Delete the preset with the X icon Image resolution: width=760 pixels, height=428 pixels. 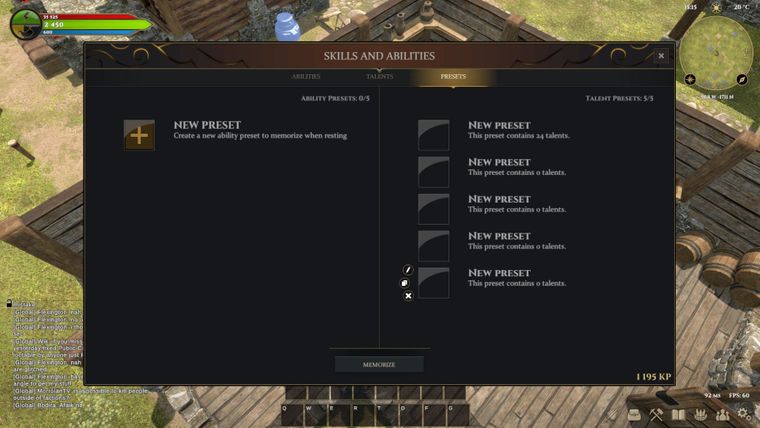pyautogui.click(x=408, y=296)
